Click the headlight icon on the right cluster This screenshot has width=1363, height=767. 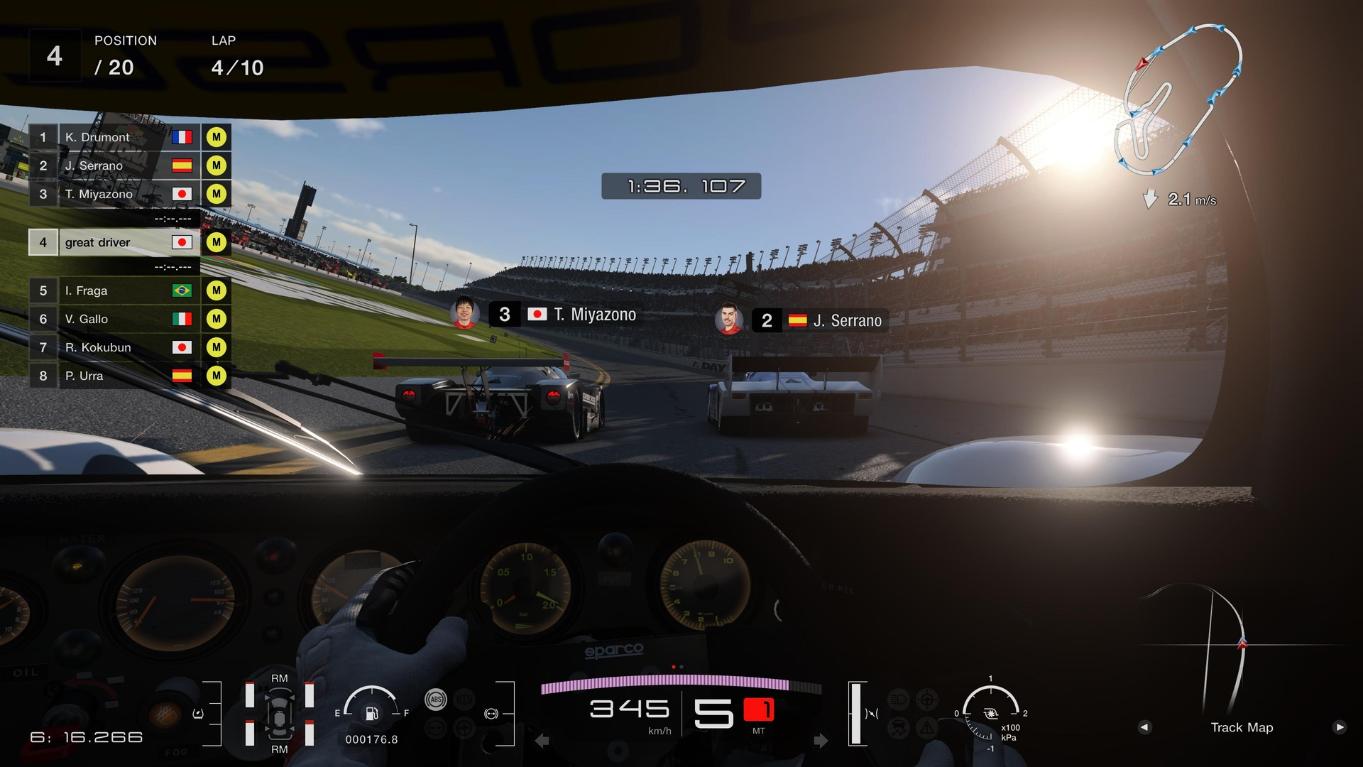[x=898, y=699]
